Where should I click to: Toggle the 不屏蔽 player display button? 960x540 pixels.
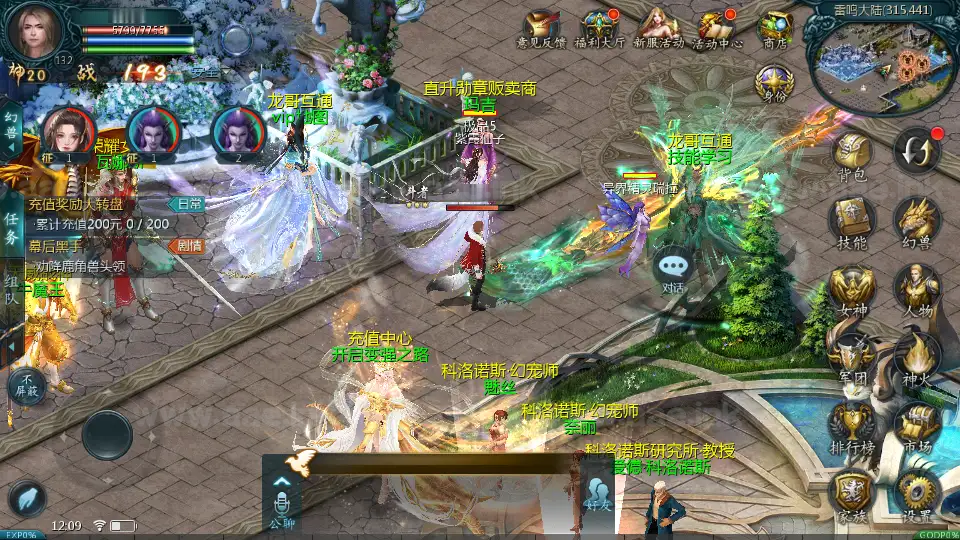click(x=27, y=385)
